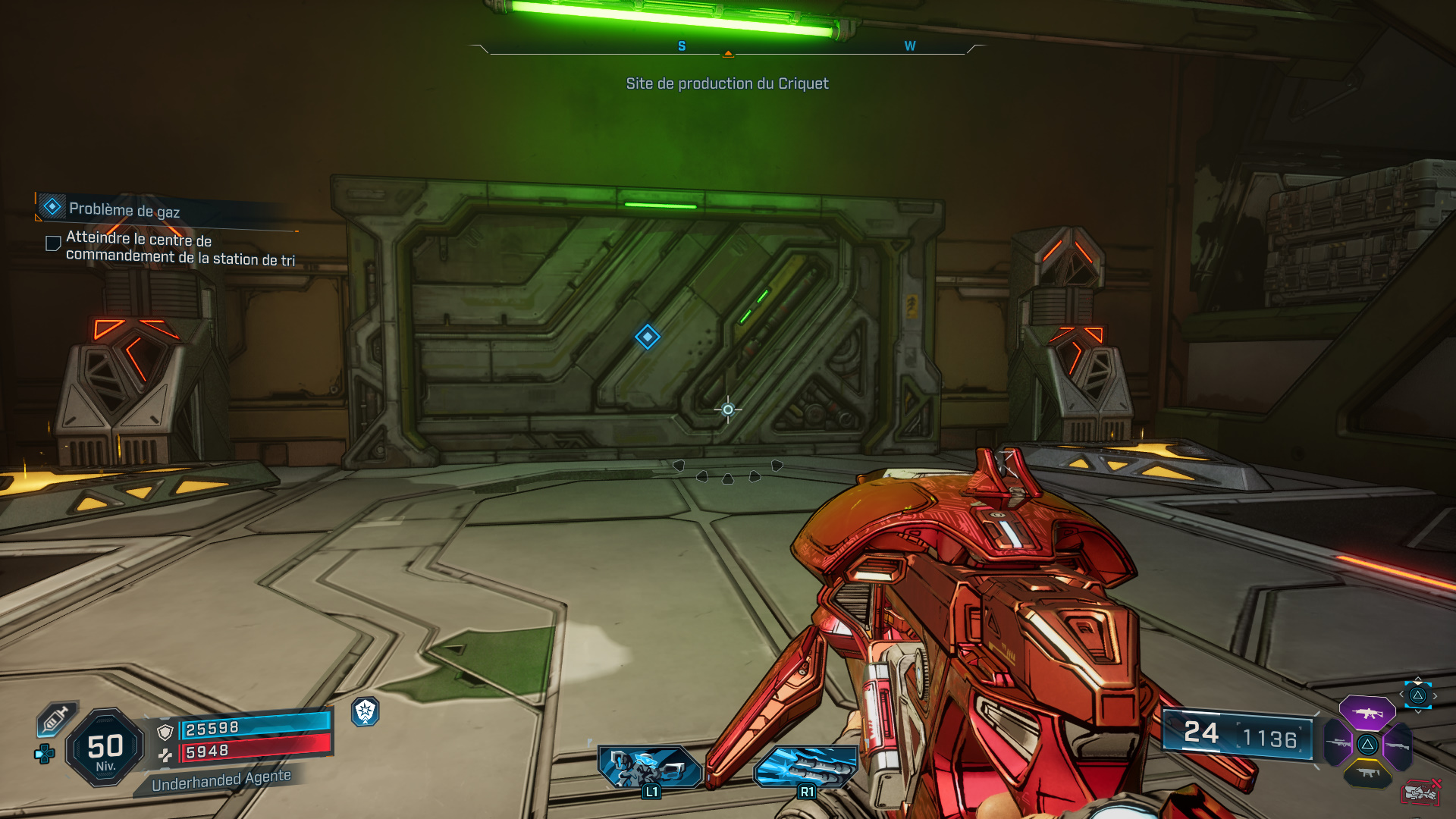The width and height of the screenshot is (1456, 819).
Task: Select the assault rifle in the weapon wheel
Action: click(x=1367, y=714)
